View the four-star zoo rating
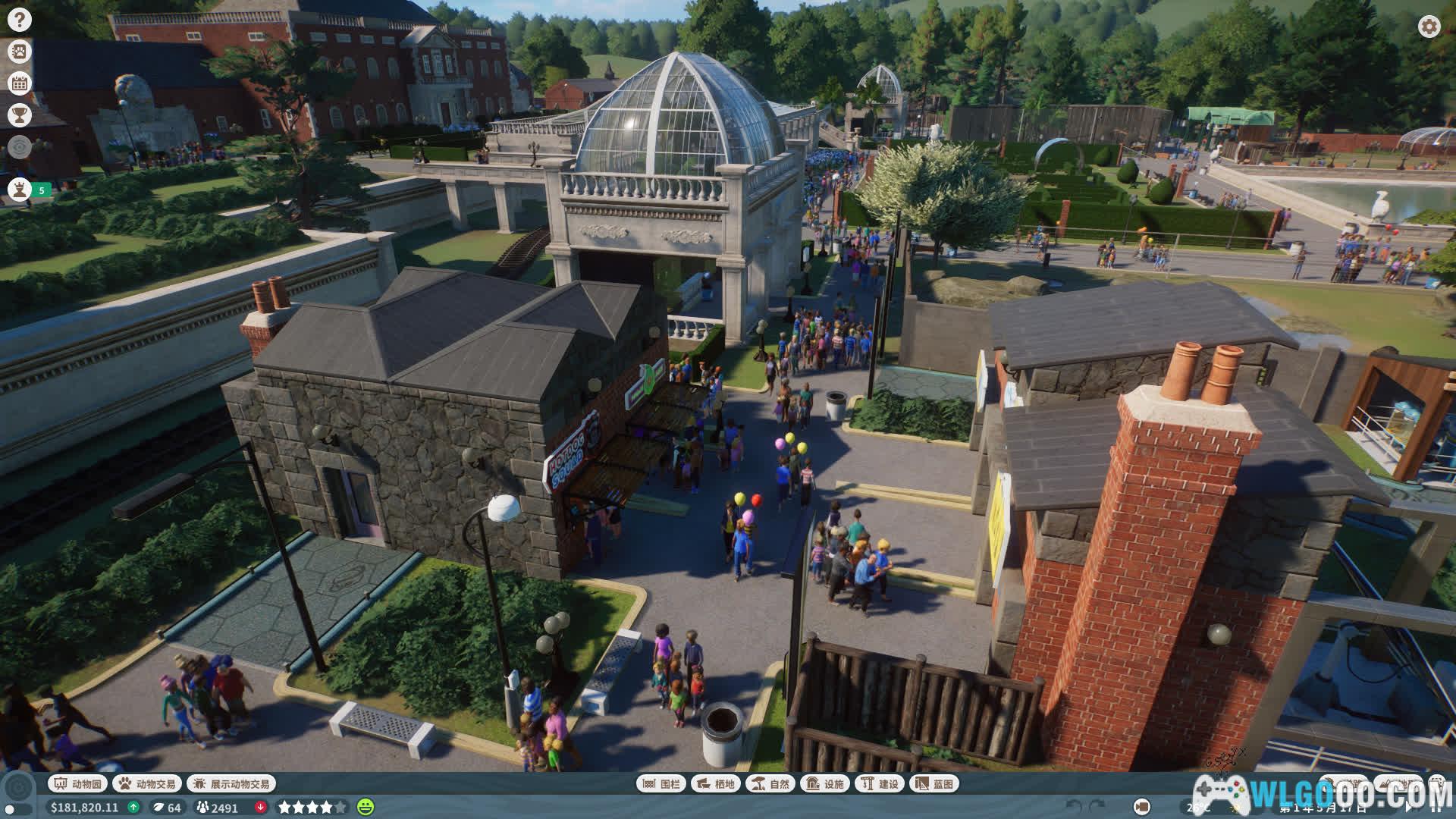Screen dimensions: 1456x819 point(312,807)
